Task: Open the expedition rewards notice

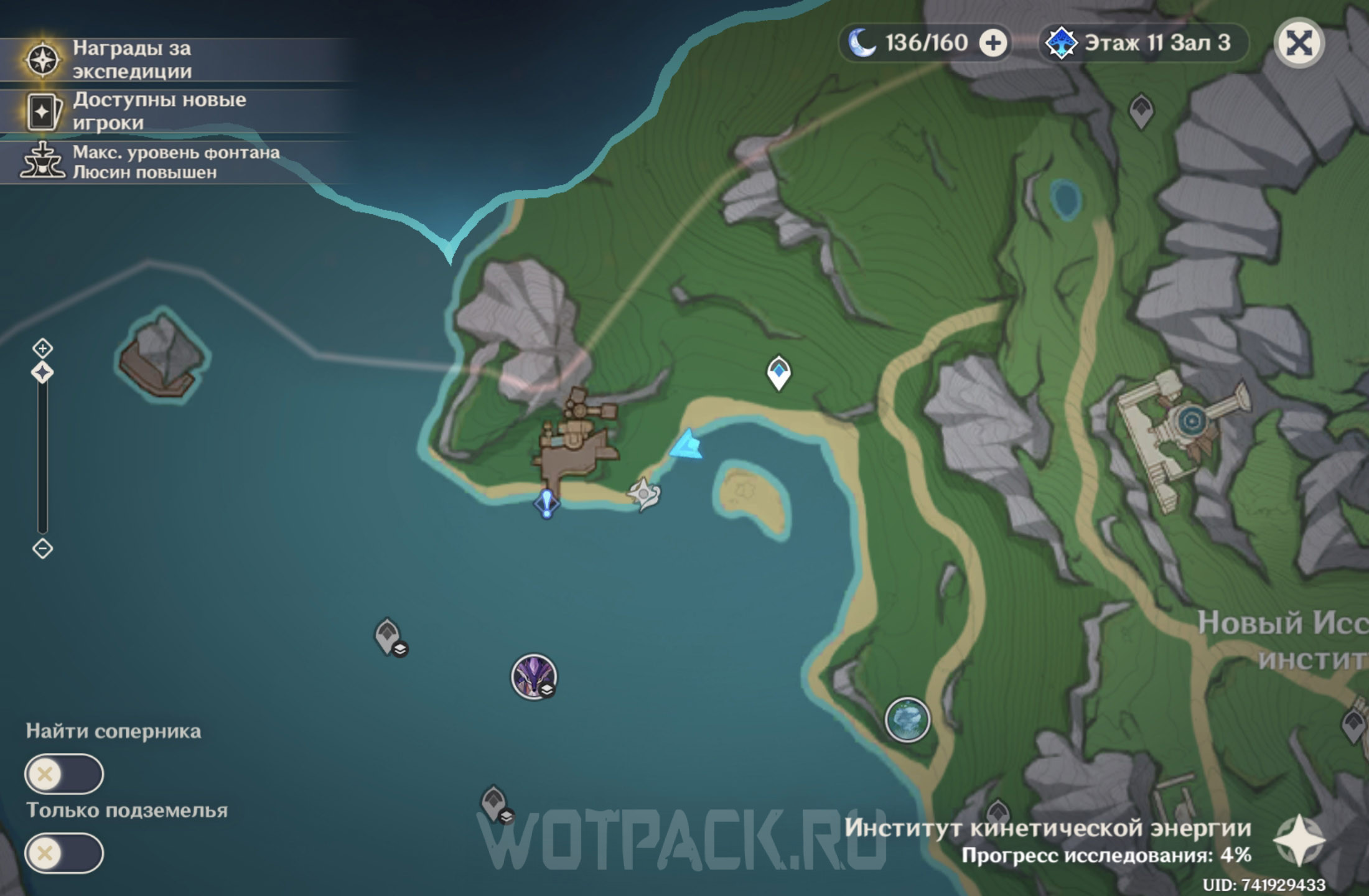Action: (131, 60)
